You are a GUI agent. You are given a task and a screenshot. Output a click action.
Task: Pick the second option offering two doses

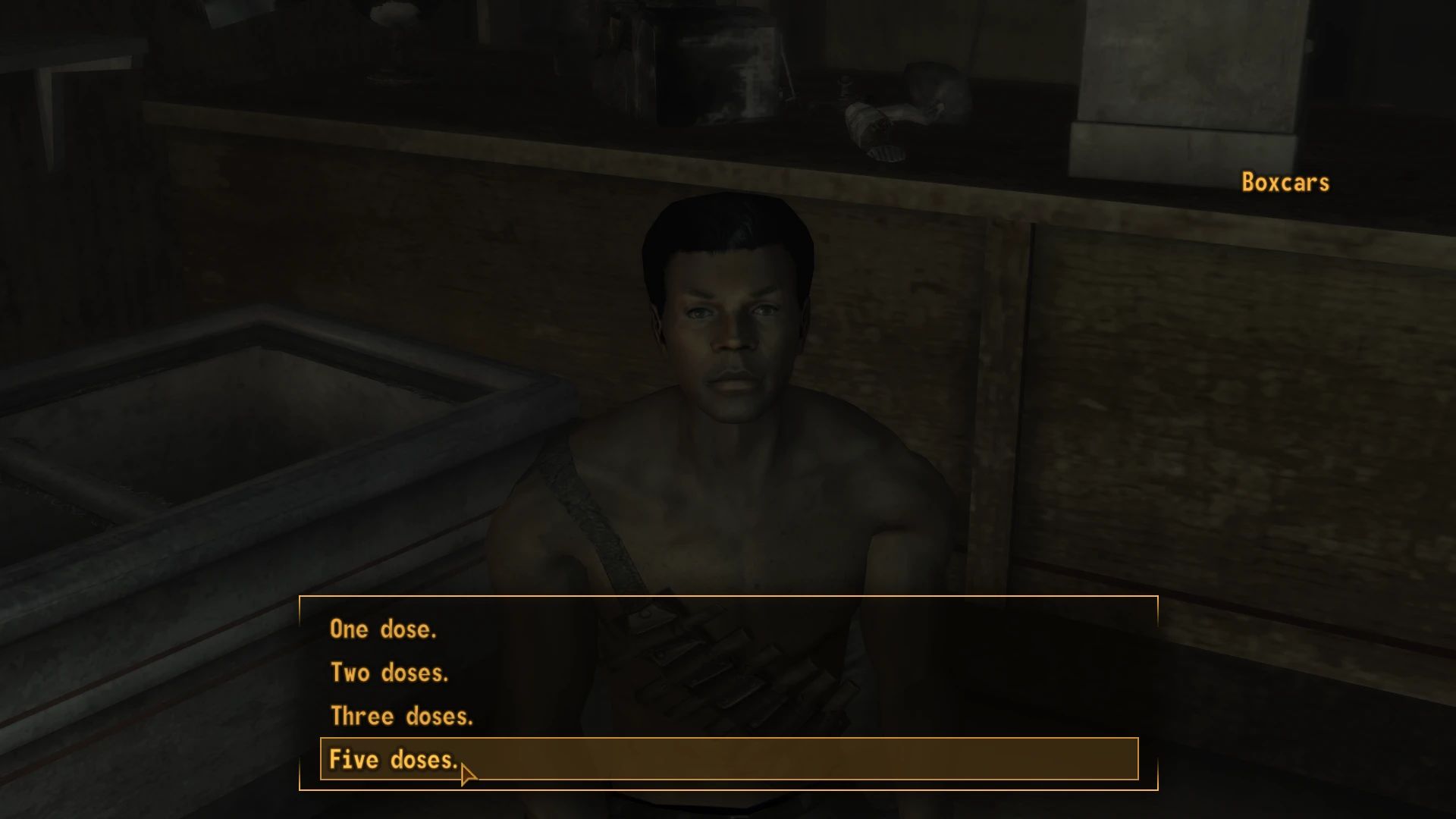(x=389, y=673)
